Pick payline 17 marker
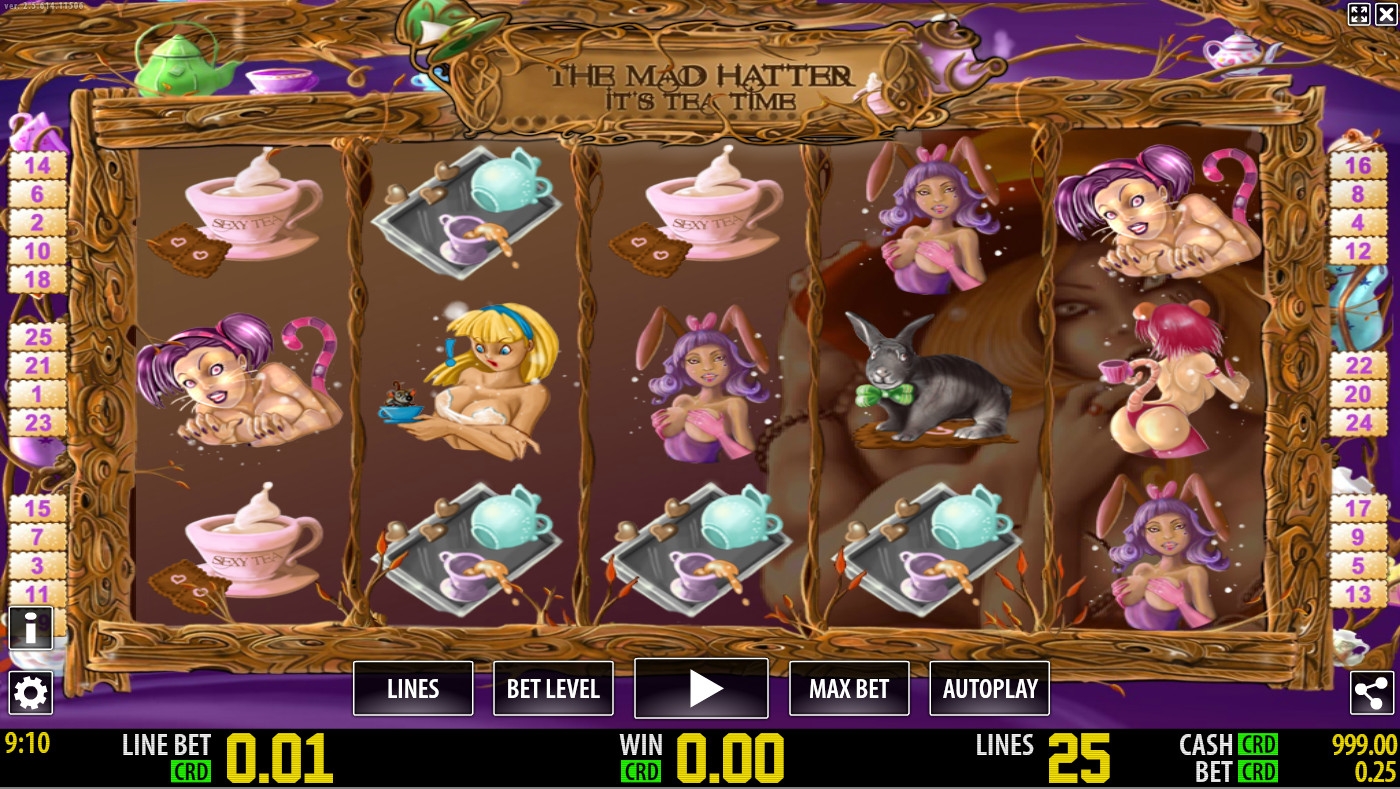This screenshot has height=789, width=1400. 1357,508
